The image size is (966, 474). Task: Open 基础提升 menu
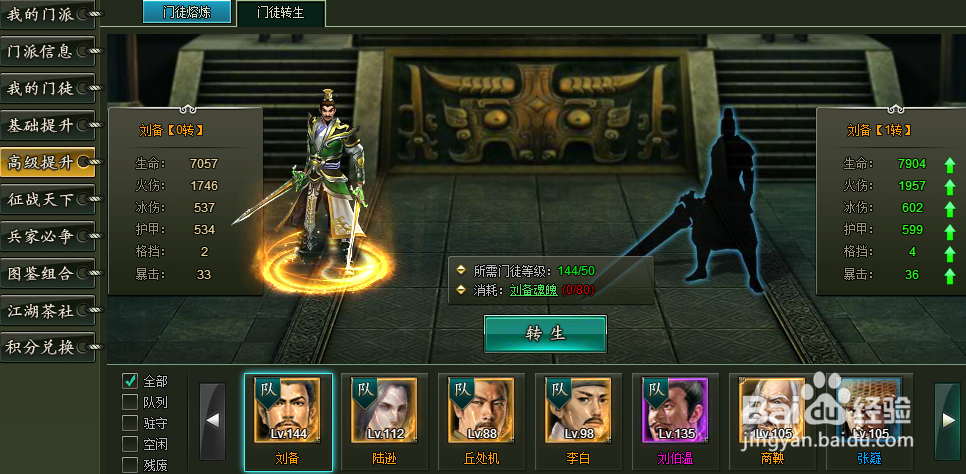(x=47, y=125)
